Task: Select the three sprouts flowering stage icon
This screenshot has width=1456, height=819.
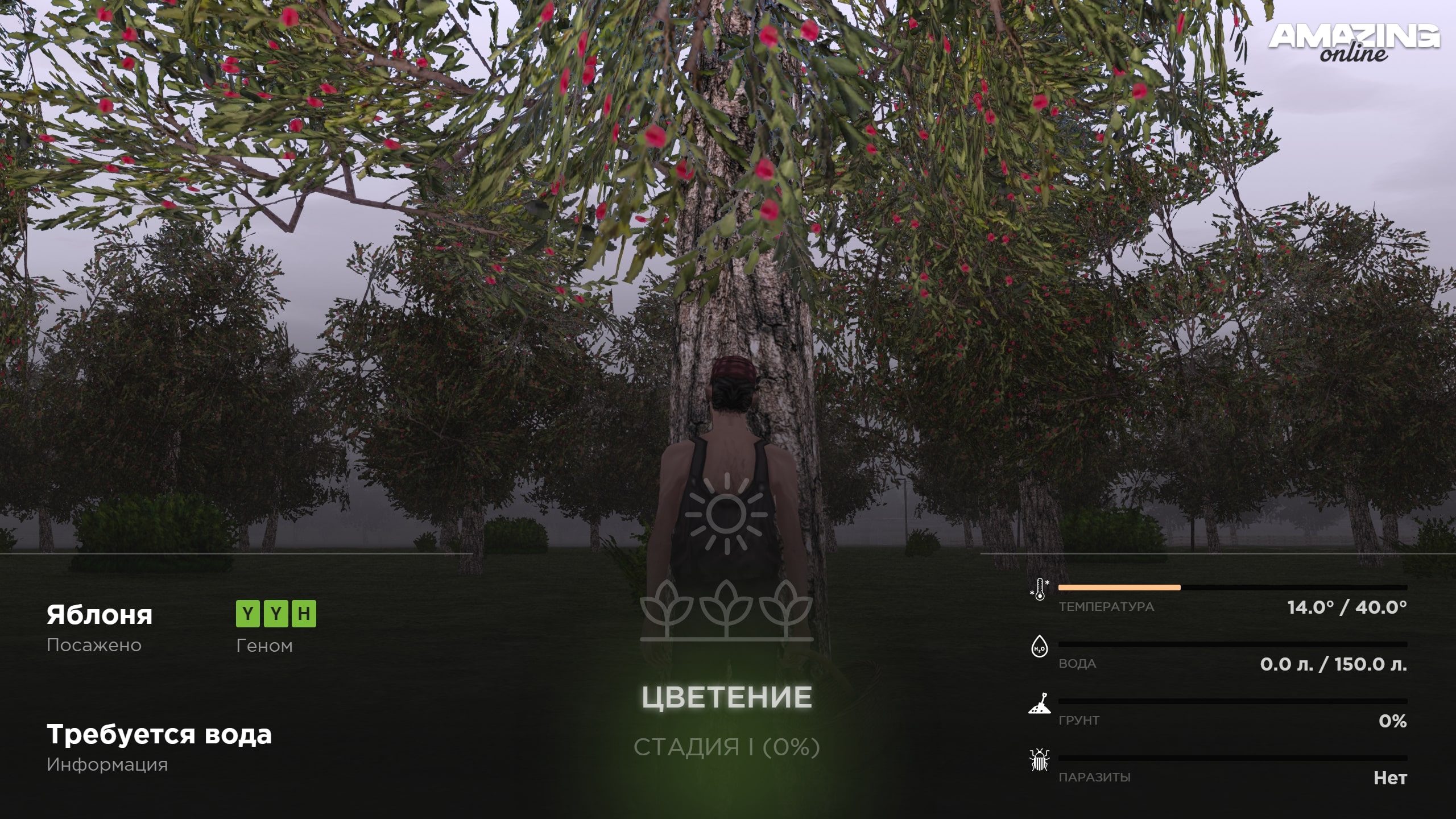Action: (726, 610)
